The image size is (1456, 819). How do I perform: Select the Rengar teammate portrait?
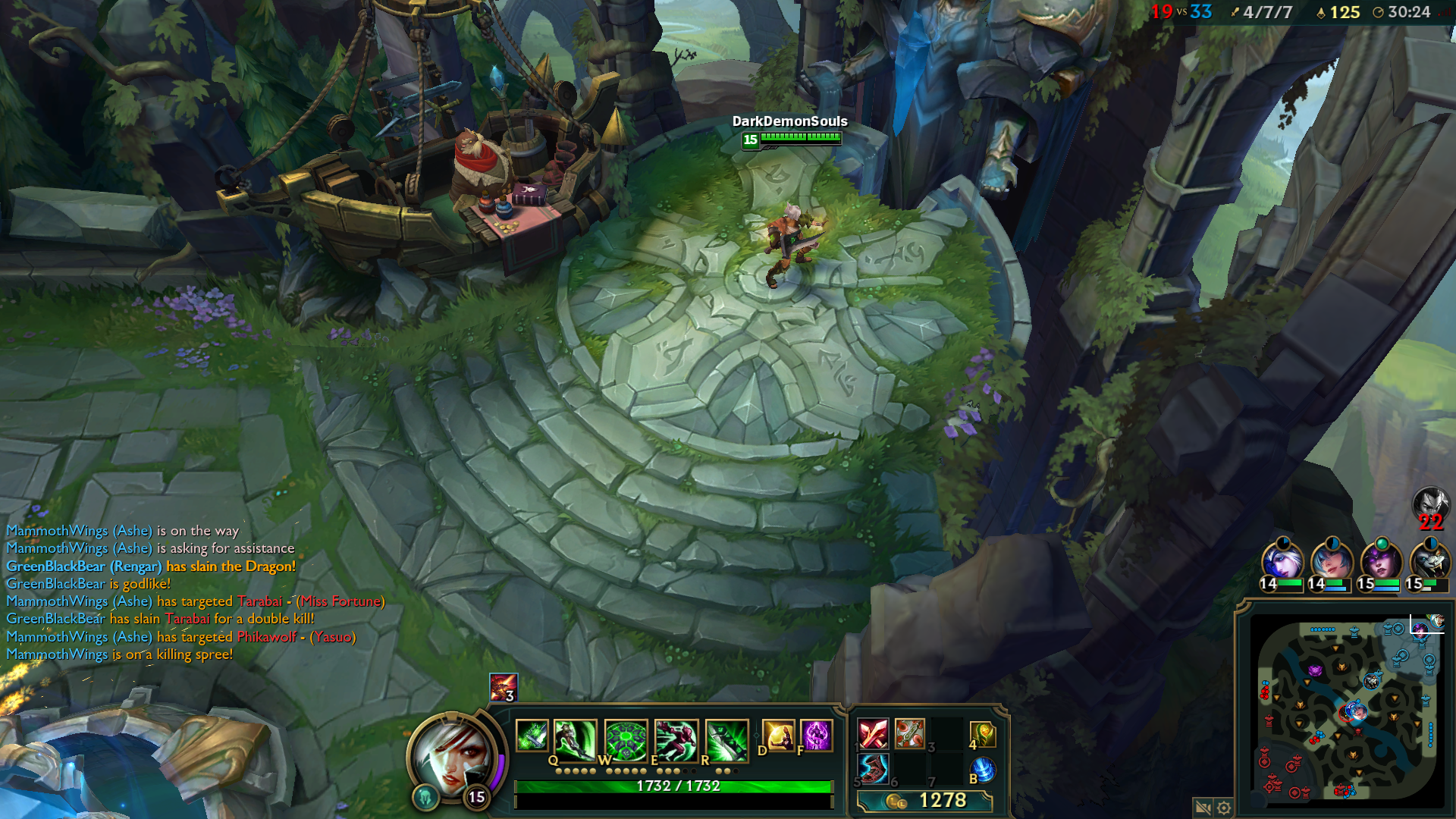point(1429,561)
